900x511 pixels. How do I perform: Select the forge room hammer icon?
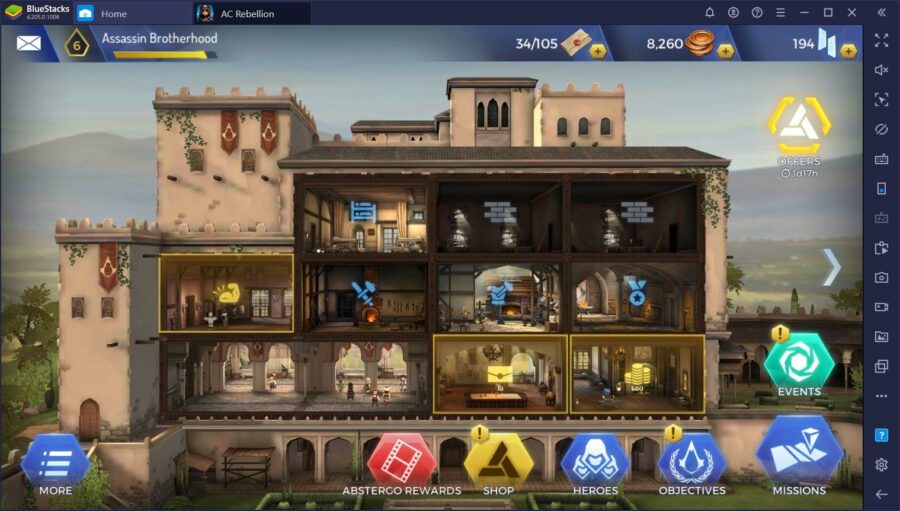362,293
